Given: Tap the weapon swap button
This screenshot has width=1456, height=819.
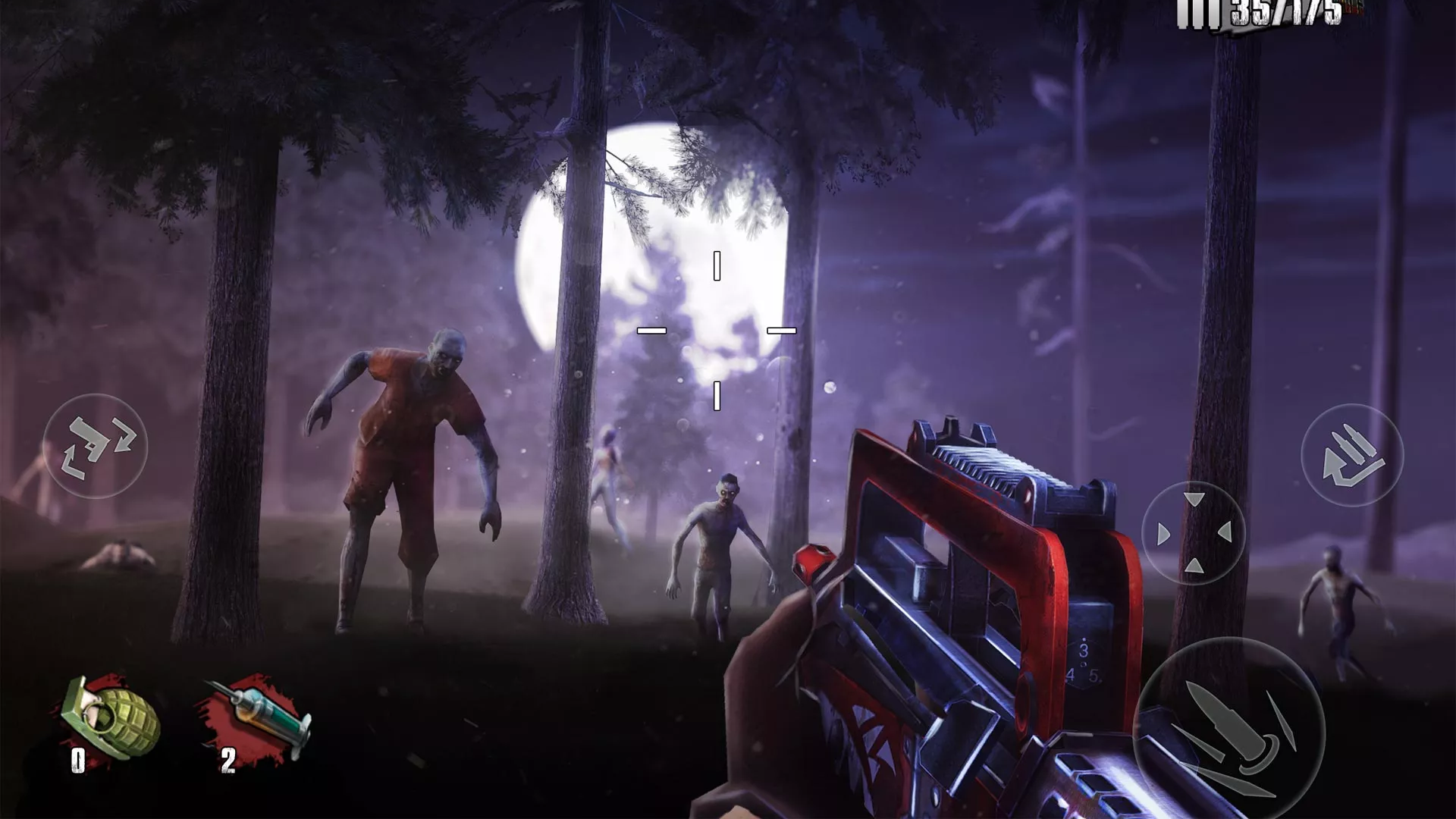Looking at the screenshot, I should [x=96, y=447].
